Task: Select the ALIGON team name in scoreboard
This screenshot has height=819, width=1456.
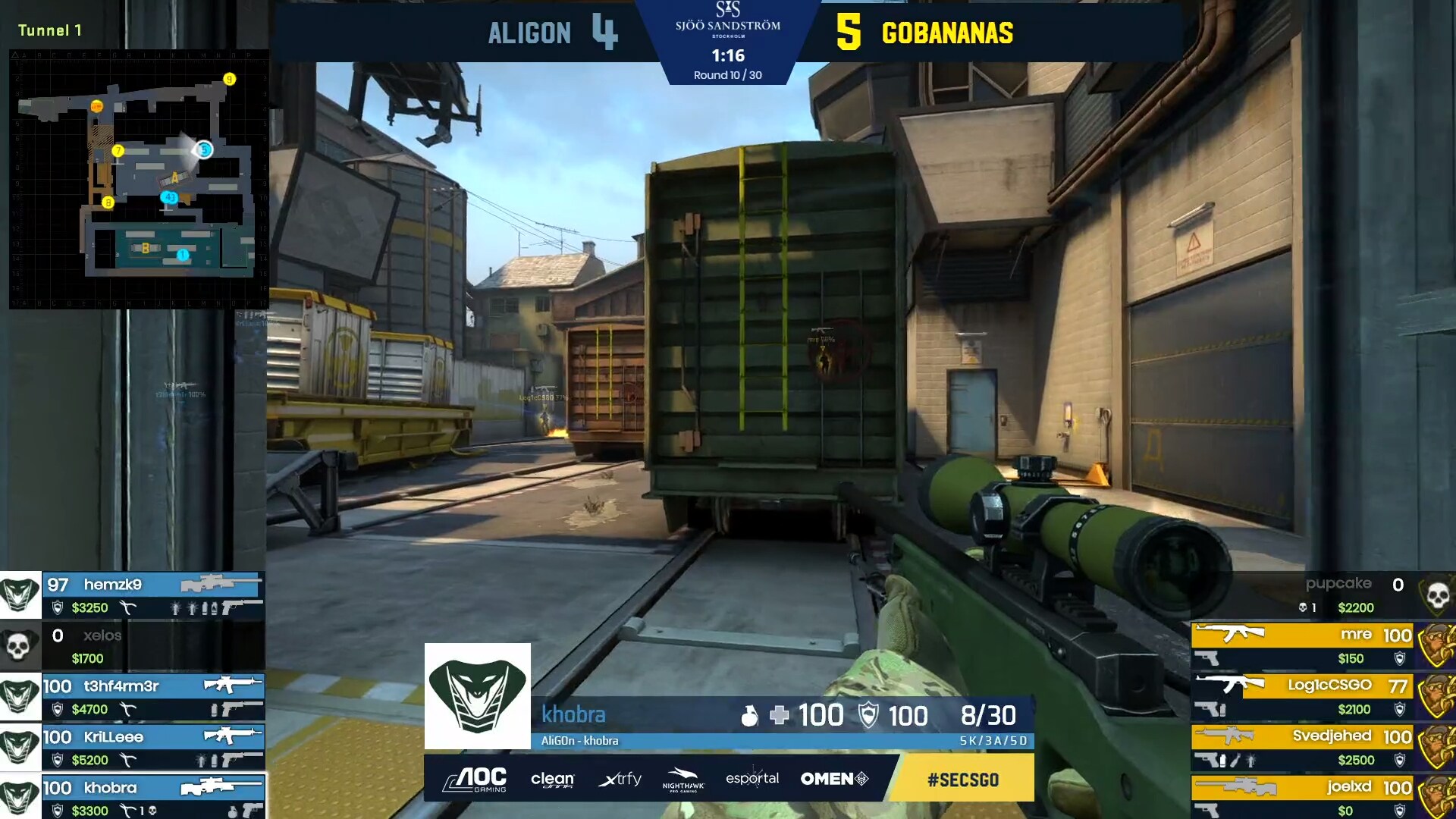Action: [529, 33]
